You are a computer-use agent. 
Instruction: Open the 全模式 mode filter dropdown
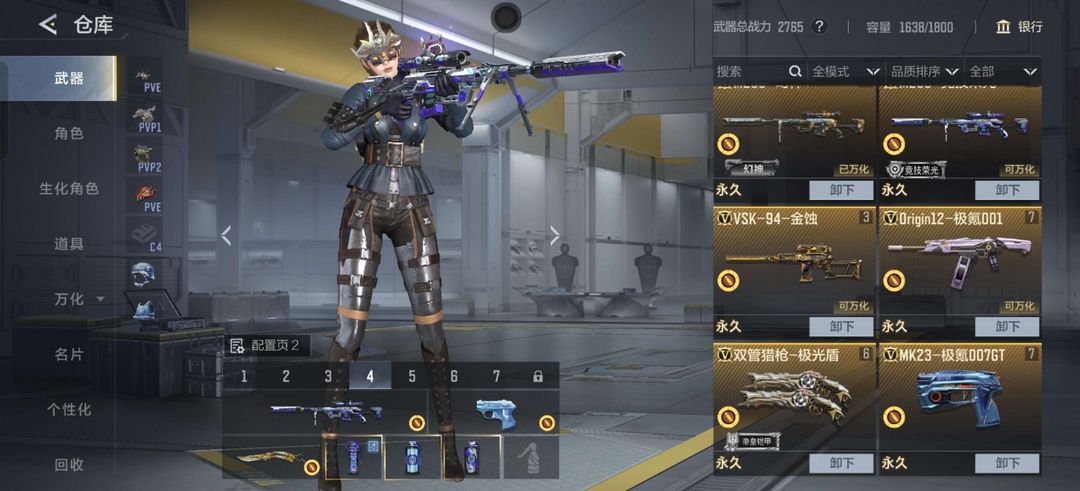click(845, 71)
